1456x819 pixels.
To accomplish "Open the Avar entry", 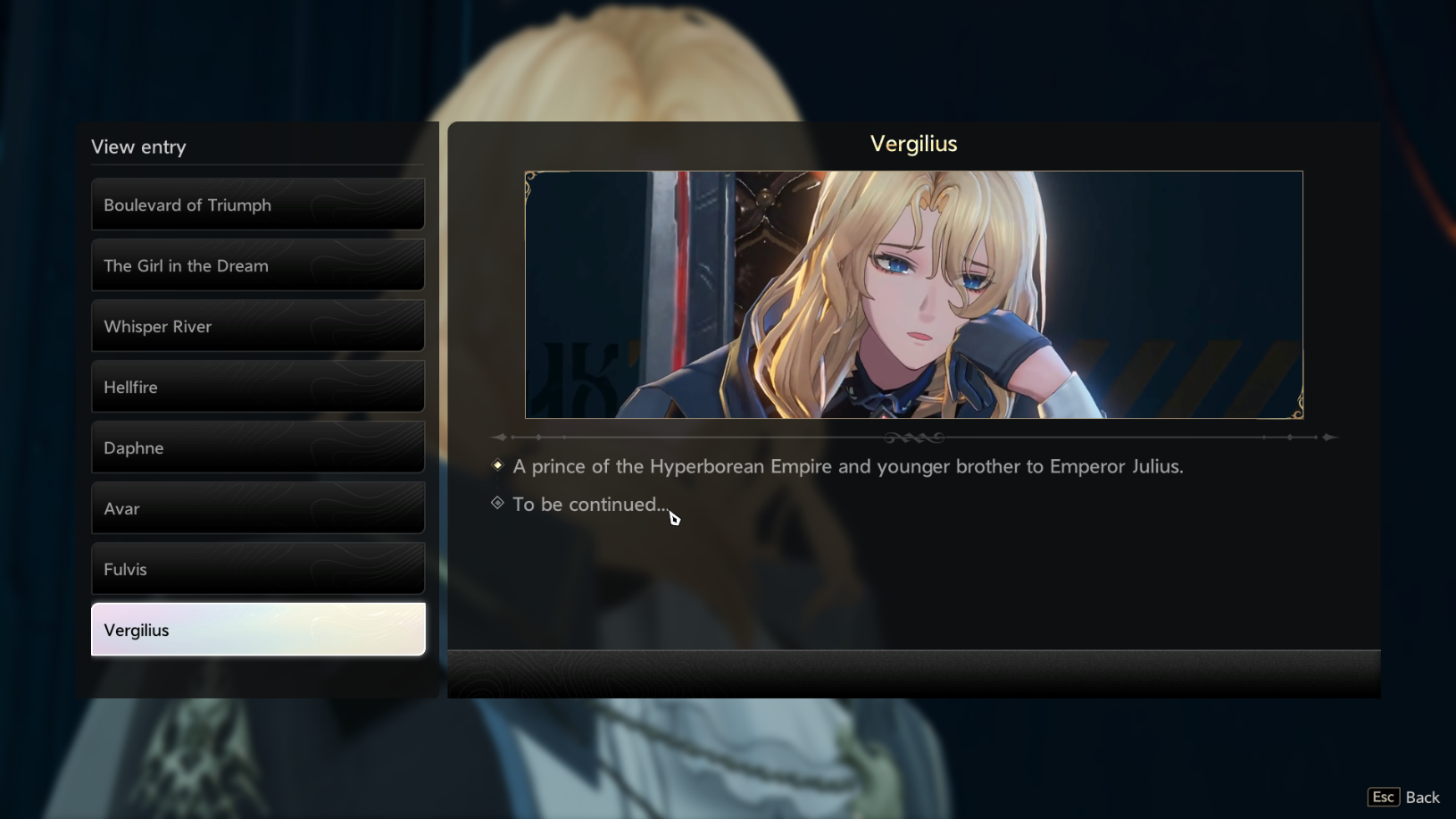I will [x=257, y=508].
